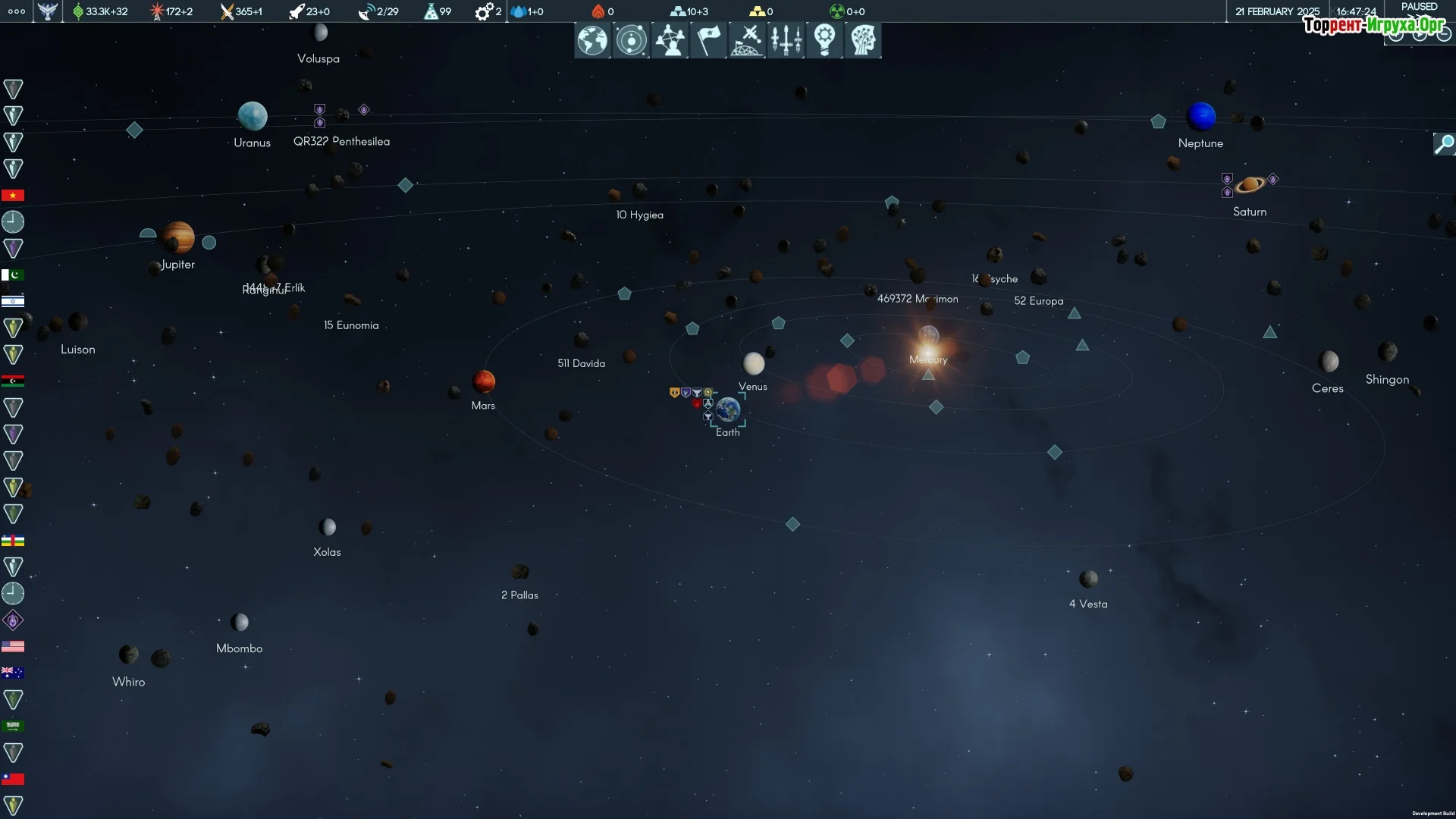
Task: Open the habitats dome and station screen
Action: [747, 40]
